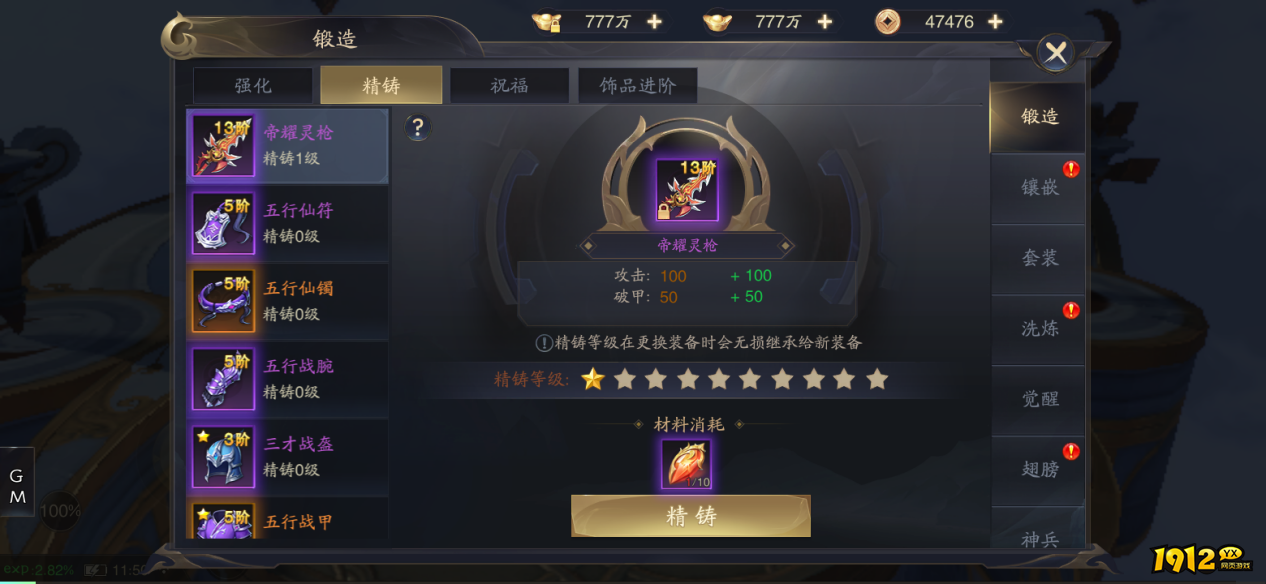Open the 祝福 tab
This screenshot has width=1266, height=584.
(x=509, y=86)
